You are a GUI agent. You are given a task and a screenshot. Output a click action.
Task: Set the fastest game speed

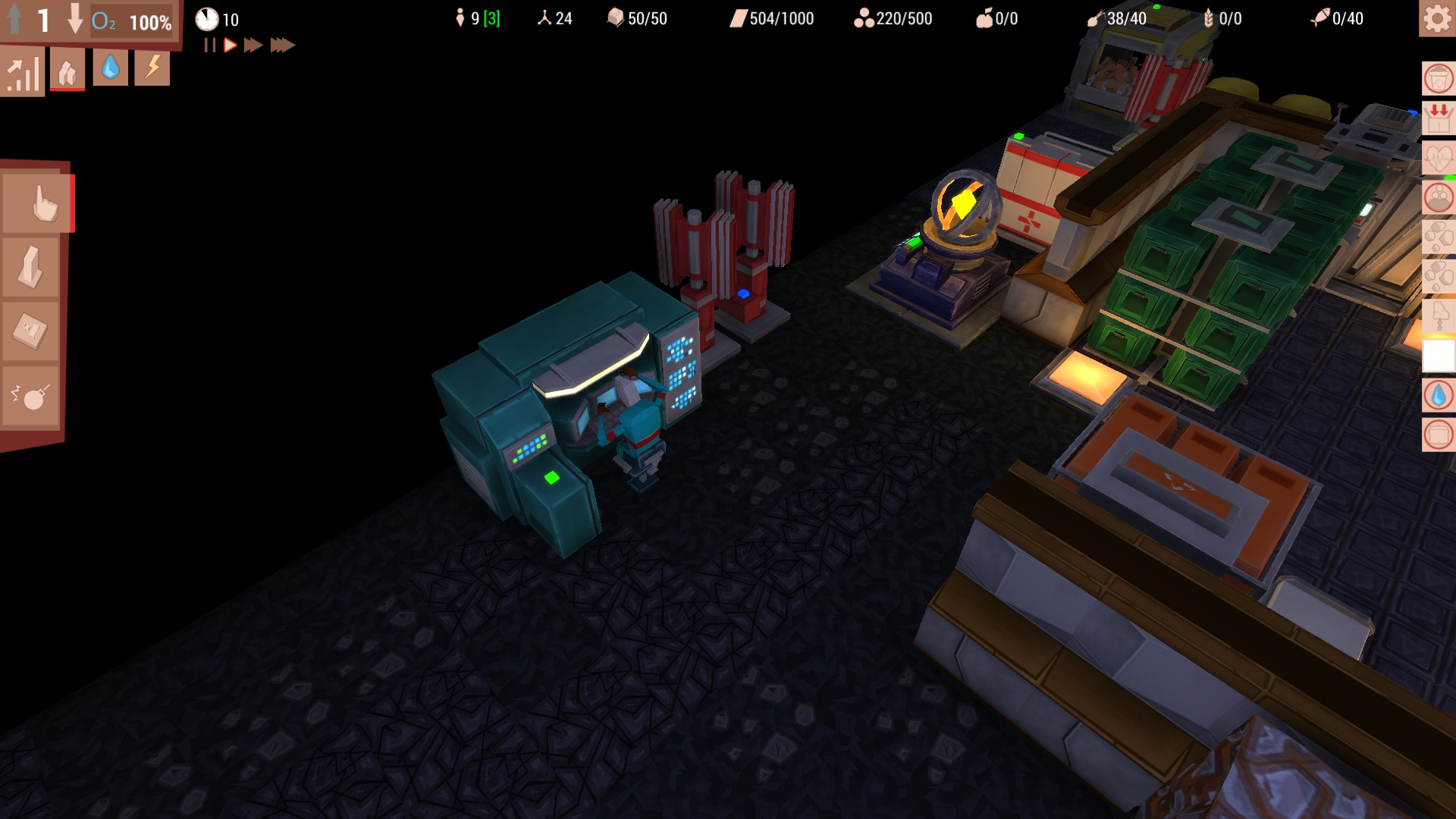point(283,45)
